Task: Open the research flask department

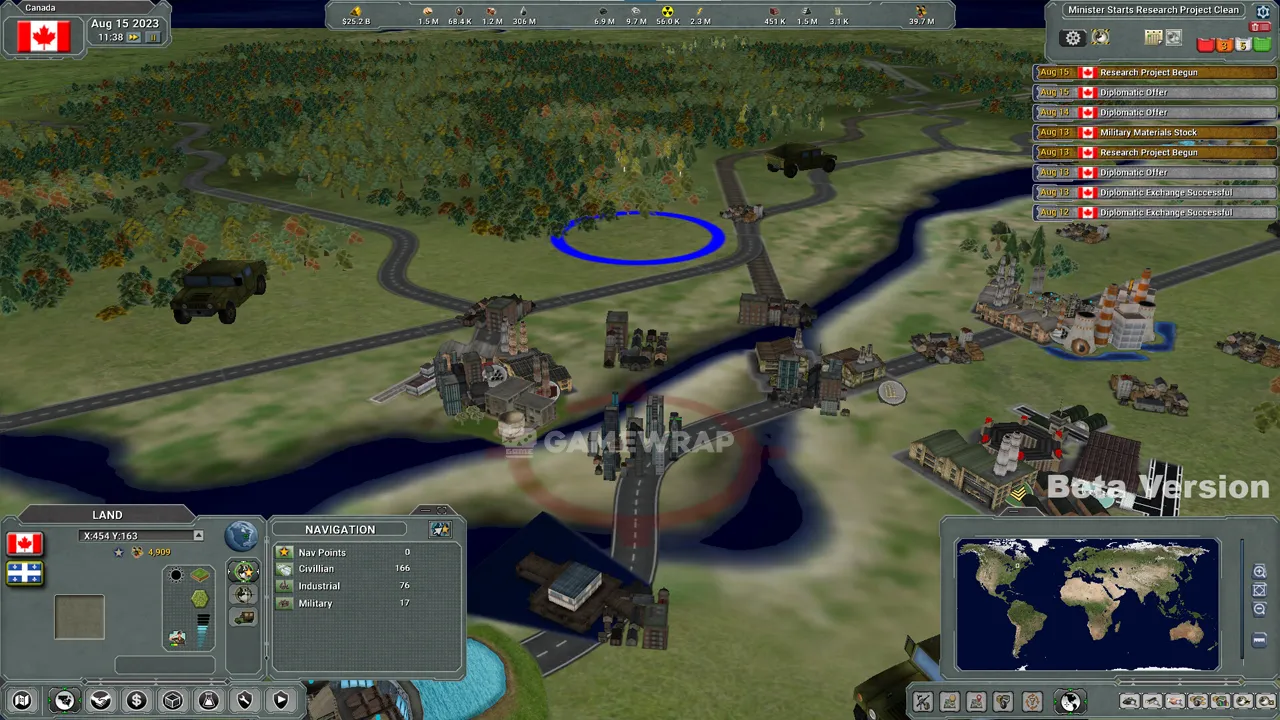Action: click(x=209, y=701)
